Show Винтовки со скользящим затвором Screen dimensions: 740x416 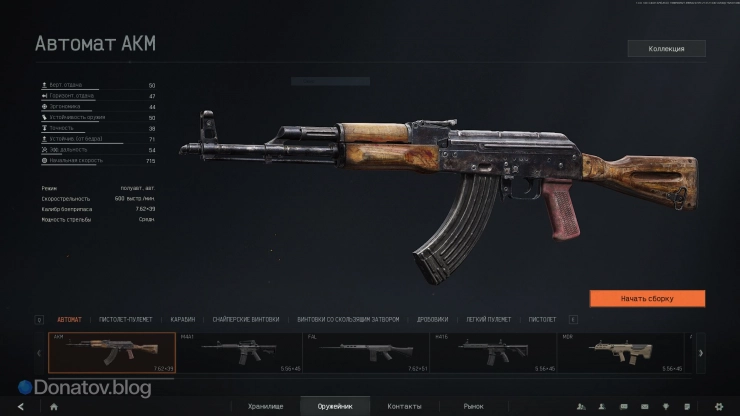[348, 319]
